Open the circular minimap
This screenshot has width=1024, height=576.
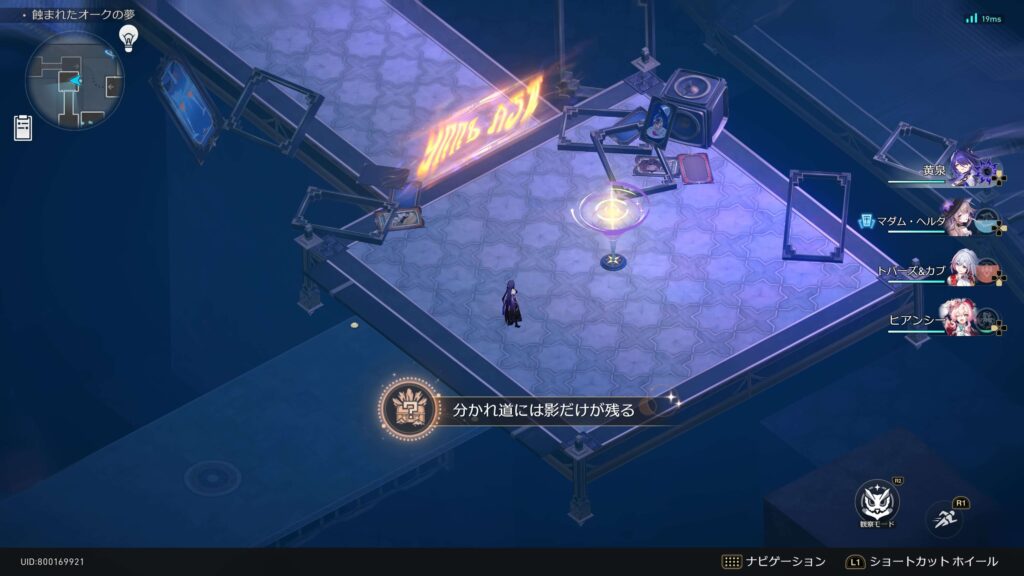pyautogui.click(x=75, y=80)
